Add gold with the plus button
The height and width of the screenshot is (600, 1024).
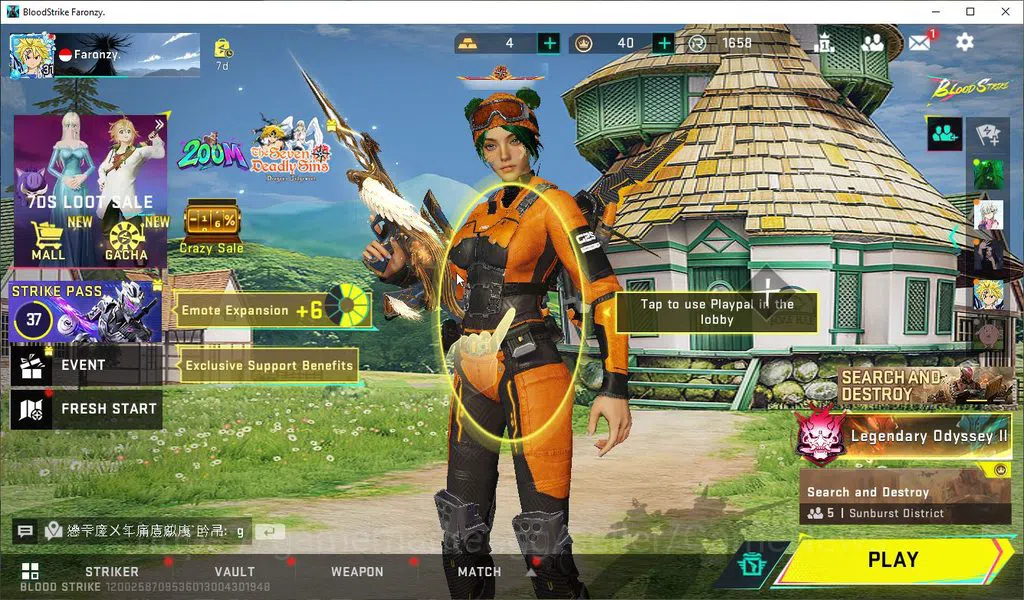pyautogui.click(x=548, y=43)
